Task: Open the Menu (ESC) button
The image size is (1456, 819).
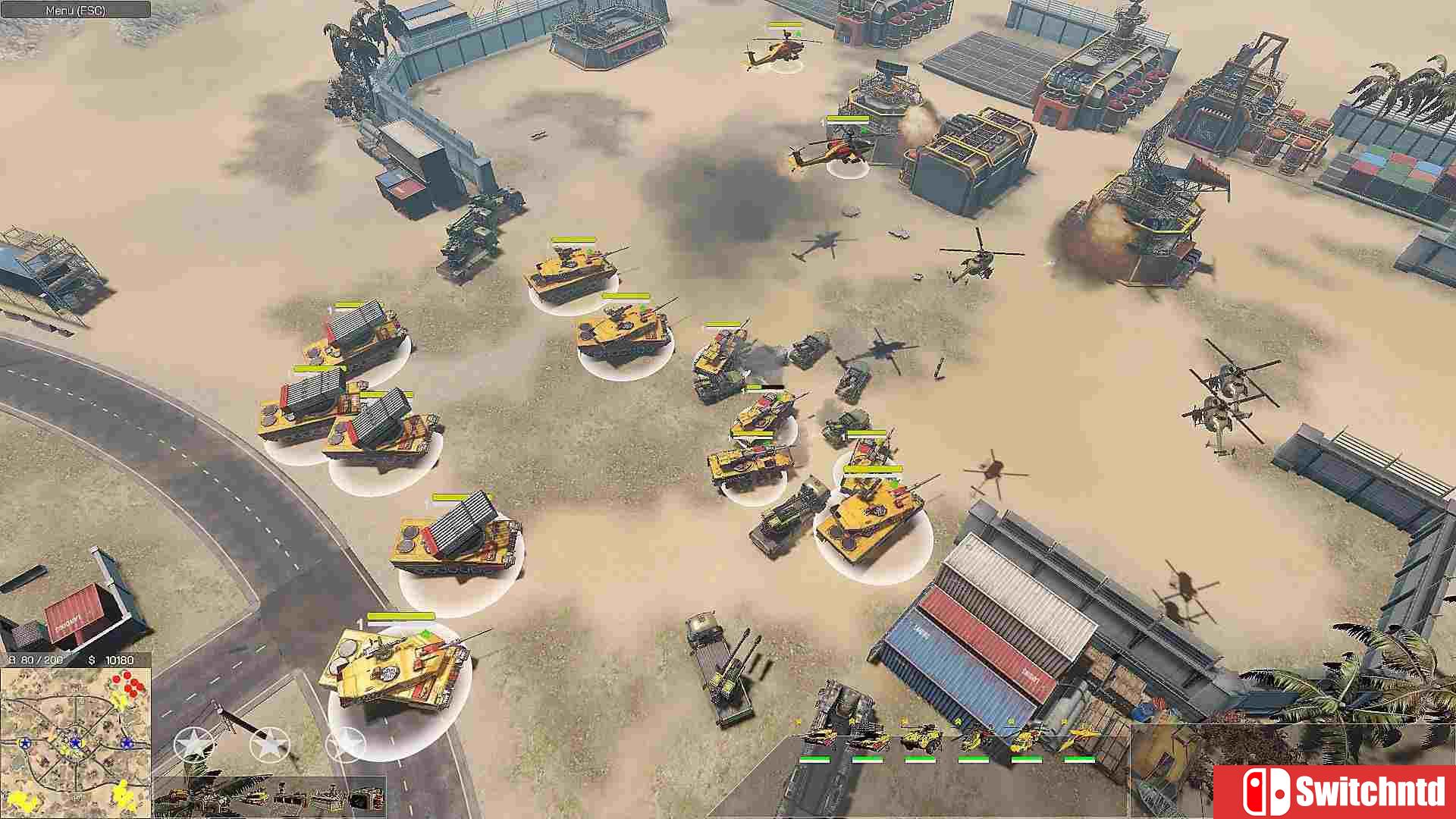Action: tap(76, 11)
